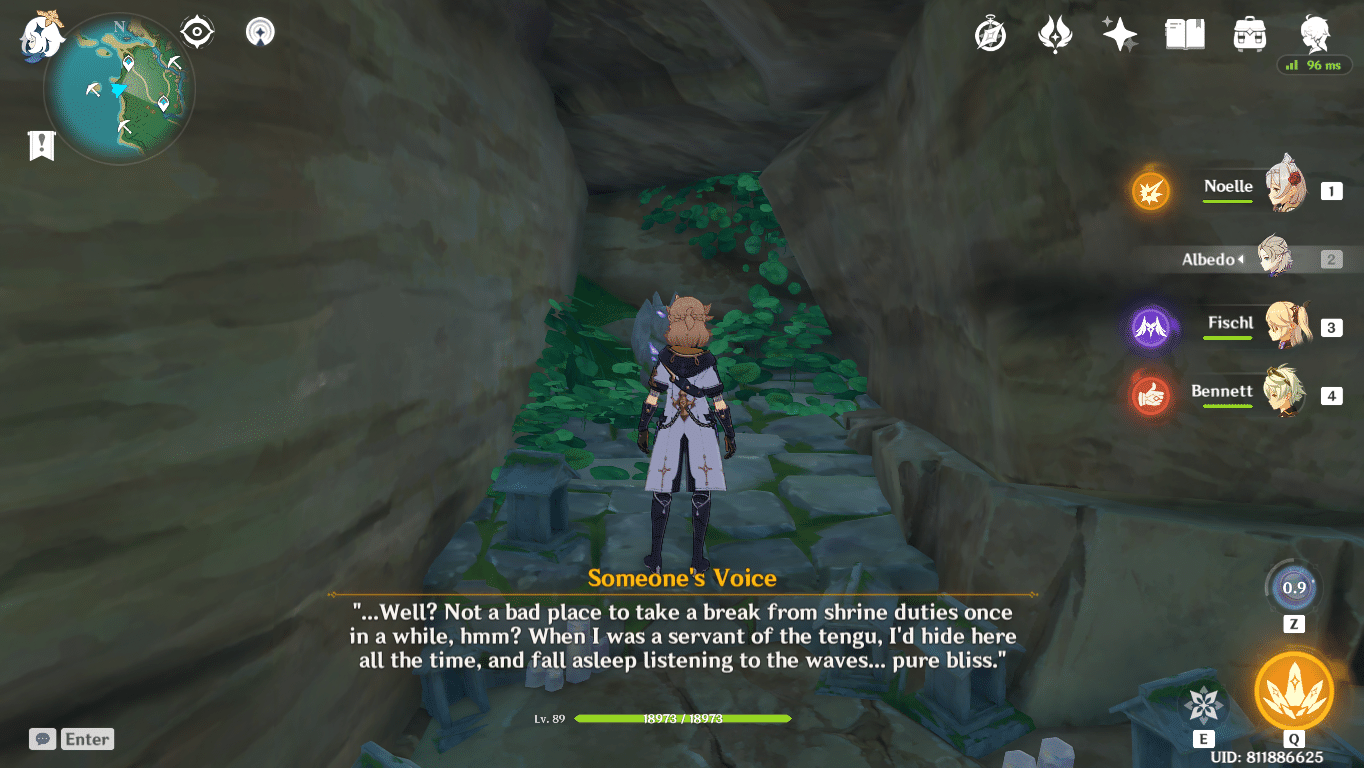Image resolution: width=1364 pixels, height=768 pixels.
Task: Click the quest navigation eye icon
Action: (x=196, y=30)
